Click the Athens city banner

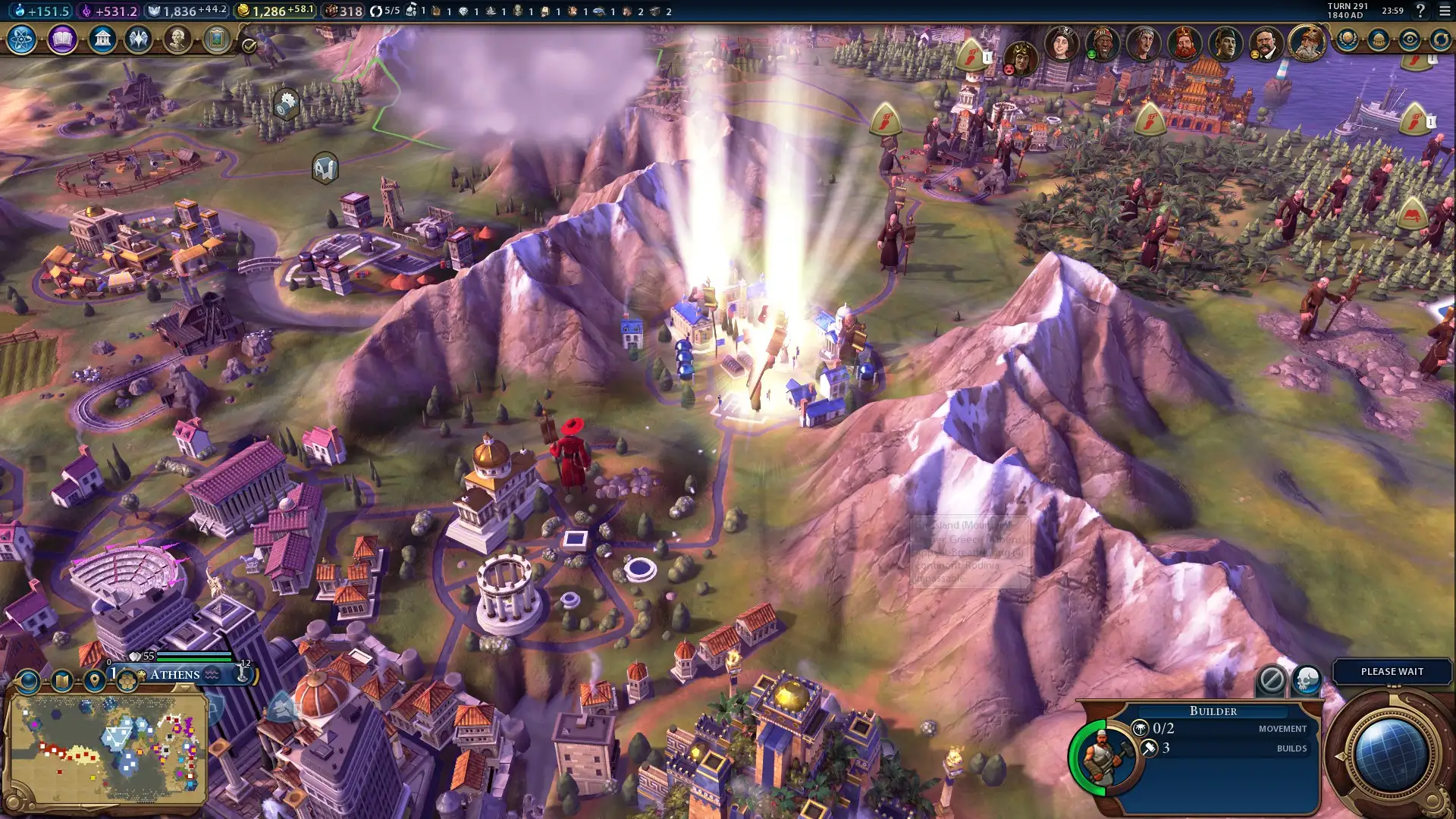(176, 674)
